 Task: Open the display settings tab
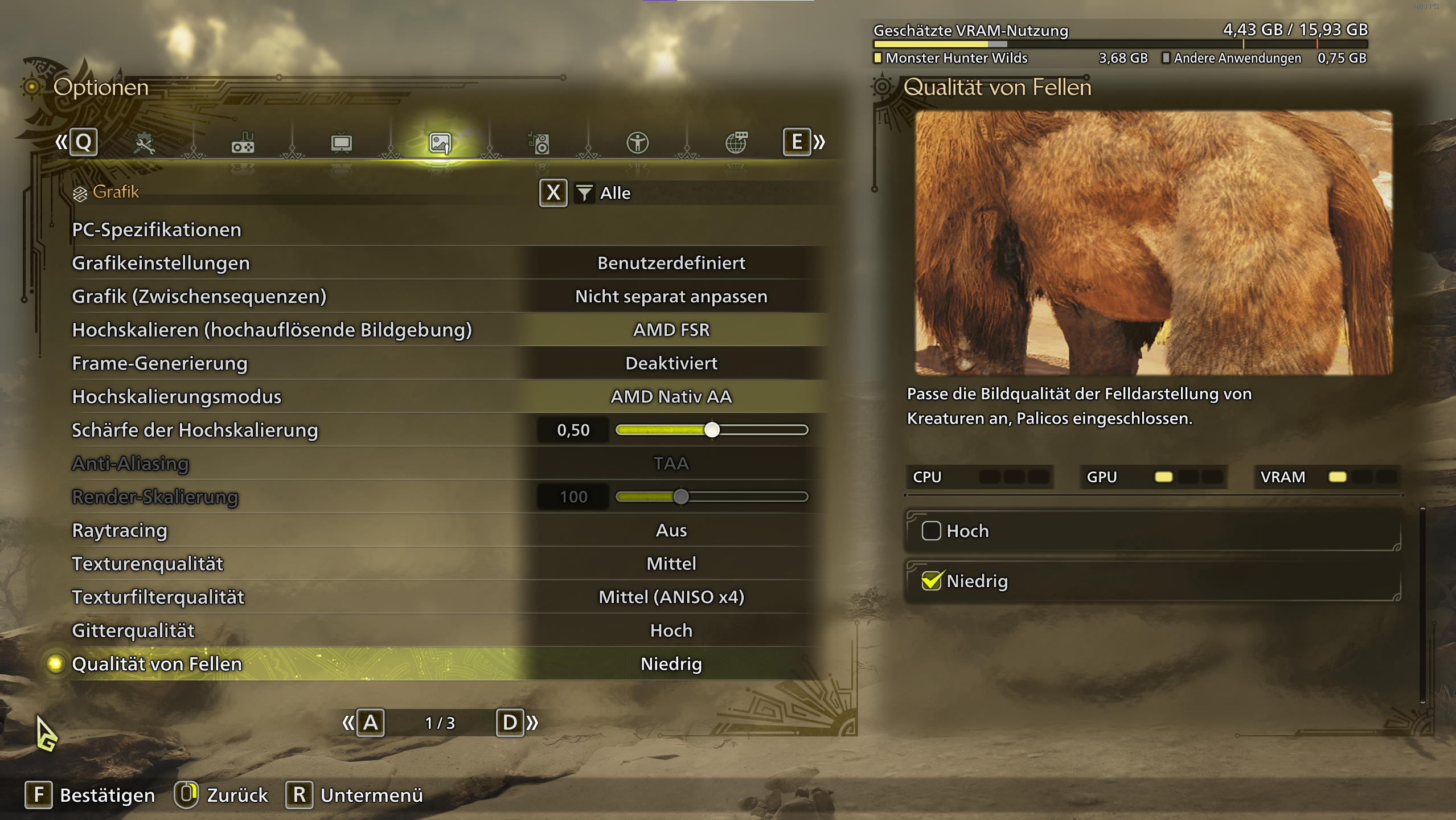pos(342,142)
